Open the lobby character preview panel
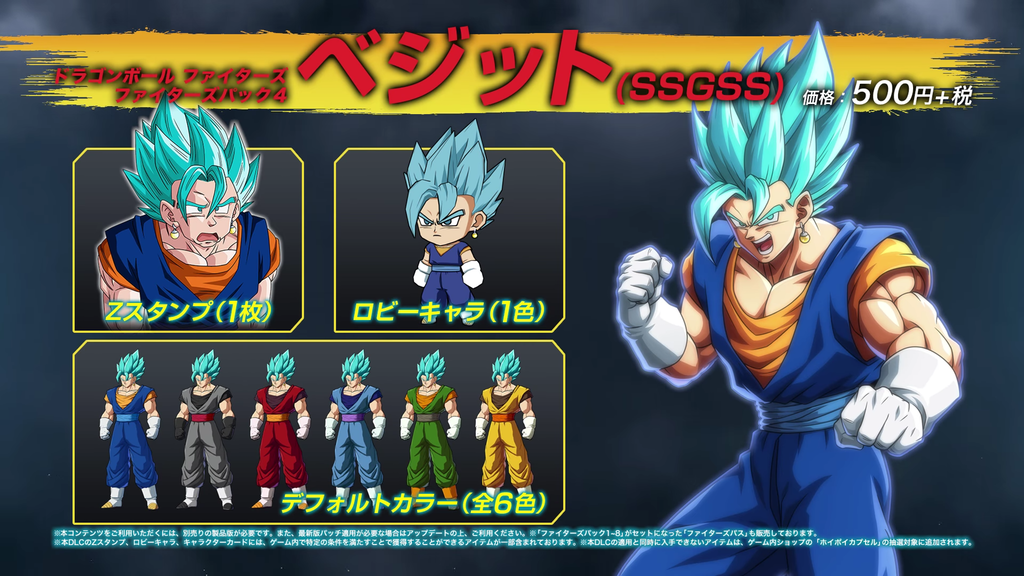The image size is (1024, 576). tap(449, 240)
